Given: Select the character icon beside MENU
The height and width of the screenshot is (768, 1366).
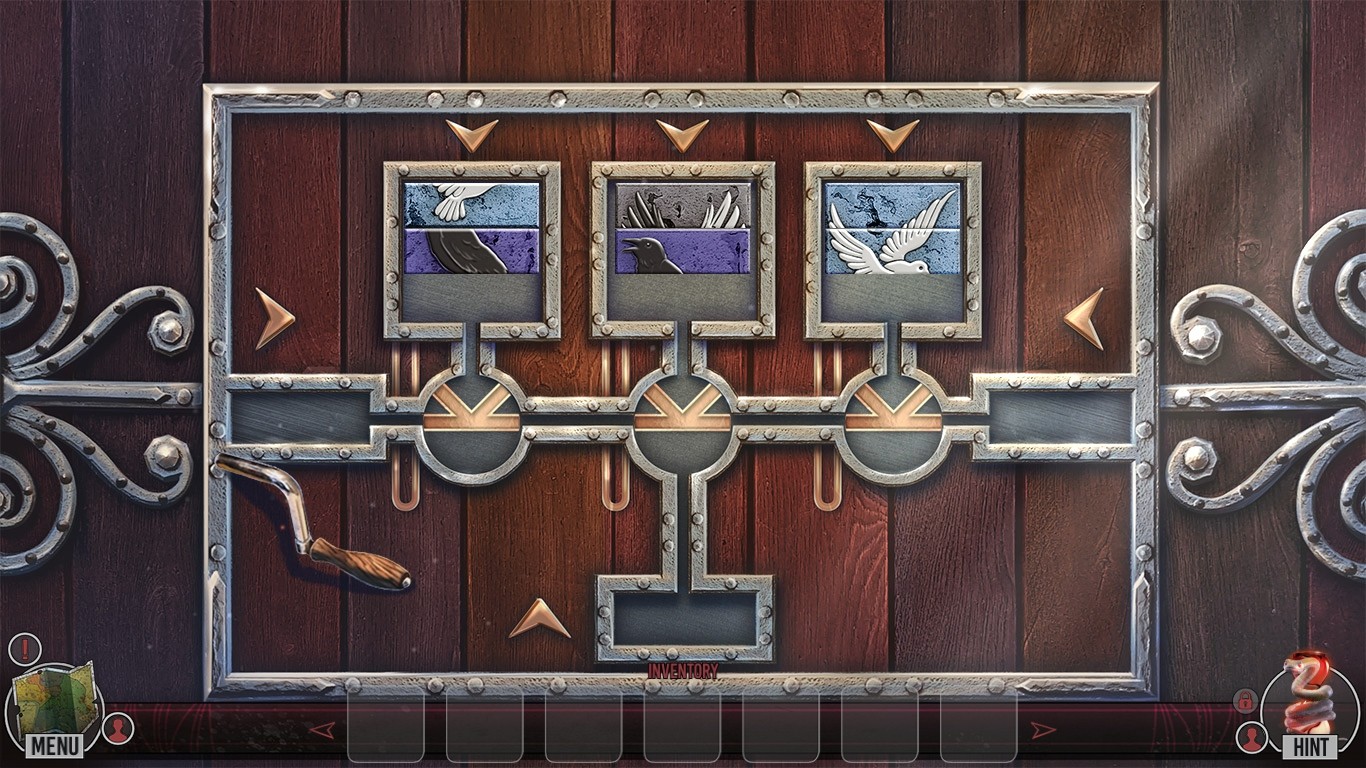Looking at the screenshot, I should 117,729.
